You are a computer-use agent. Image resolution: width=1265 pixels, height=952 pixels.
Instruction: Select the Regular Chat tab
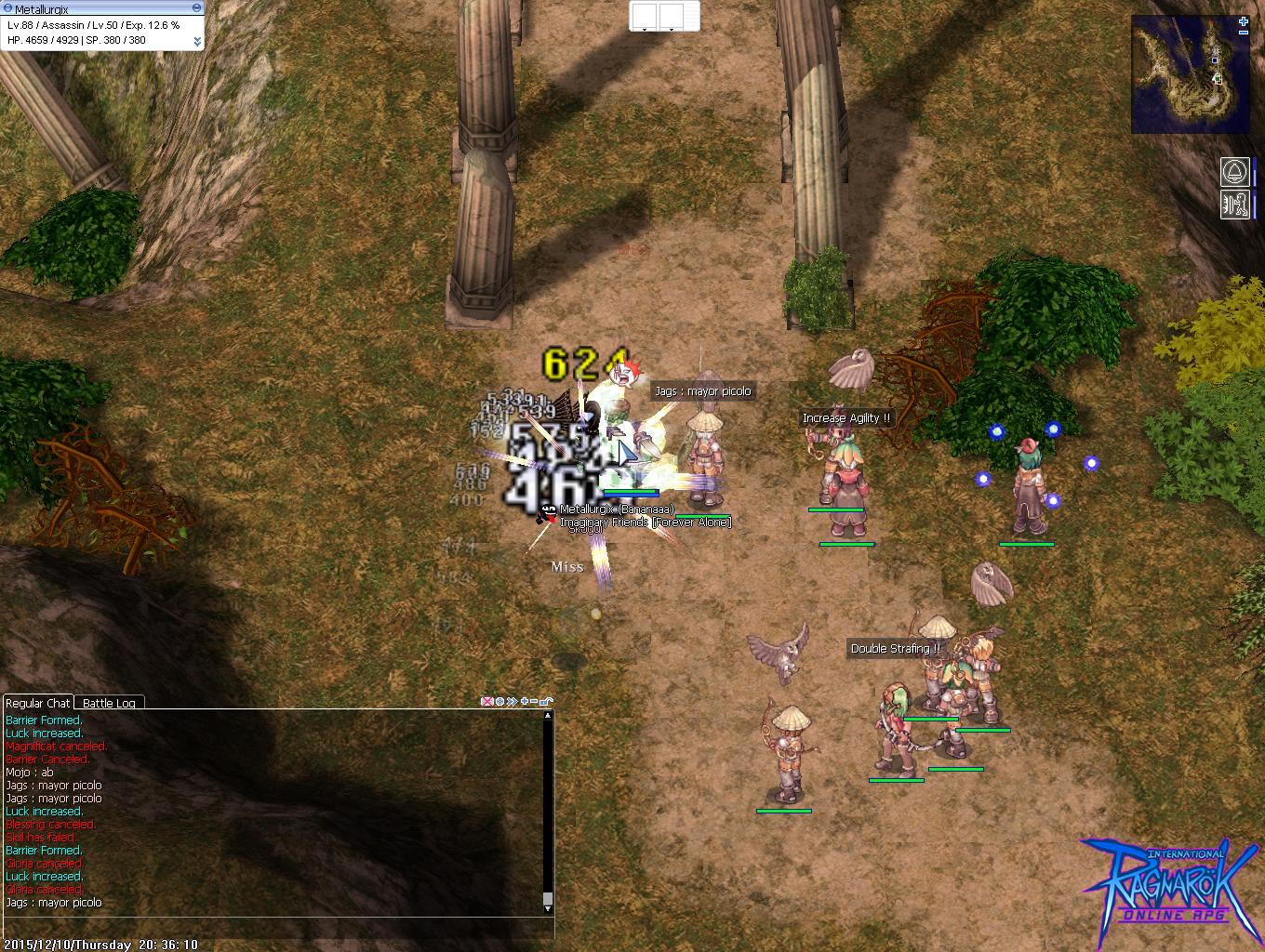tap(37, 703)
